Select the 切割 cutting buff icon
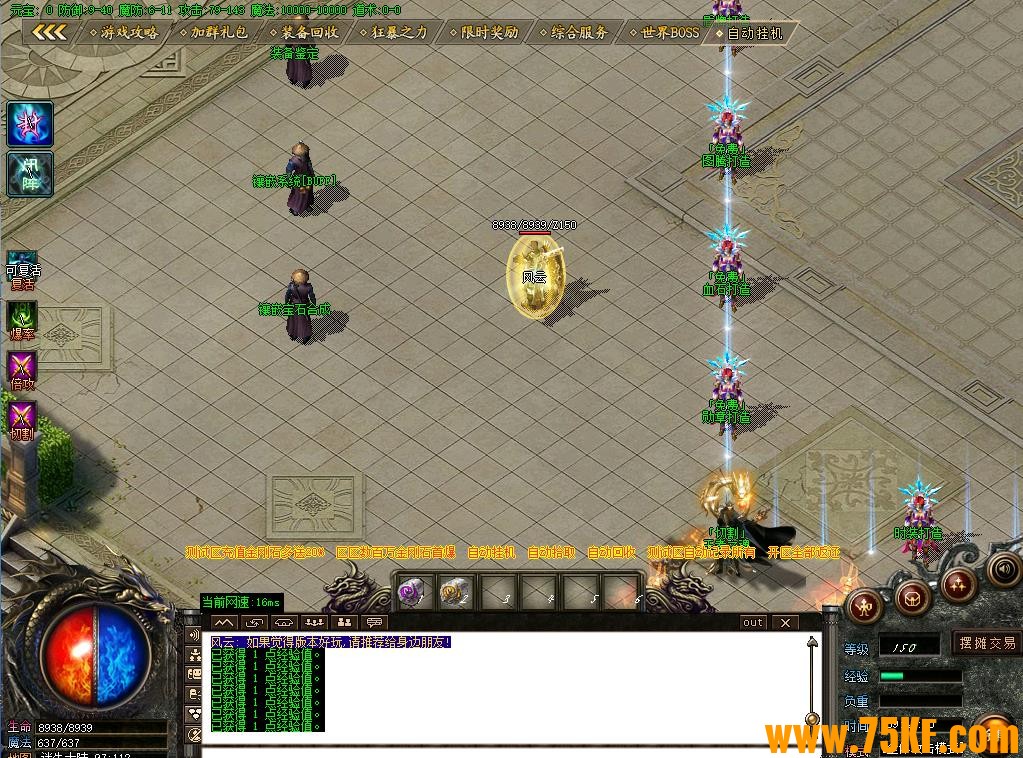1023x758 pixels. point(22,420)
